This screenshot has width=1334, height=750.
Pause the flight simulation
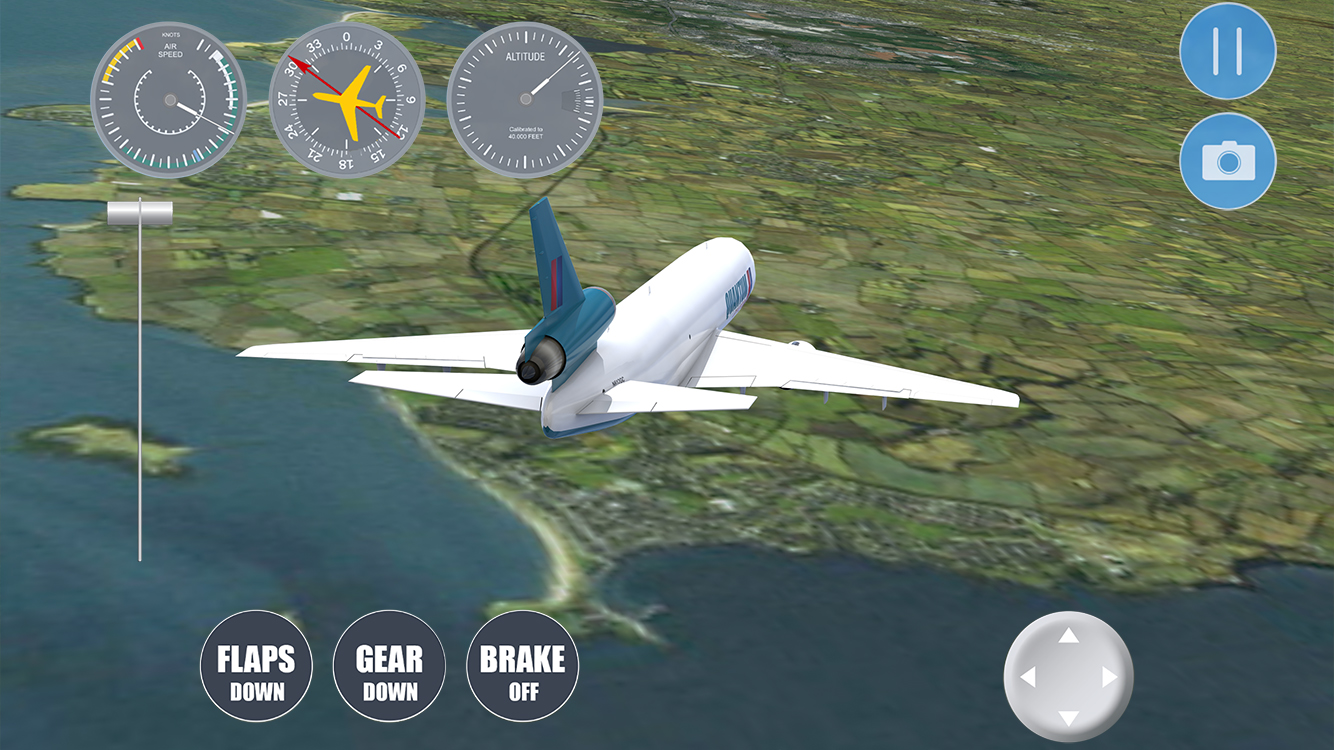pyautogui.click(x=1227, y=51)
